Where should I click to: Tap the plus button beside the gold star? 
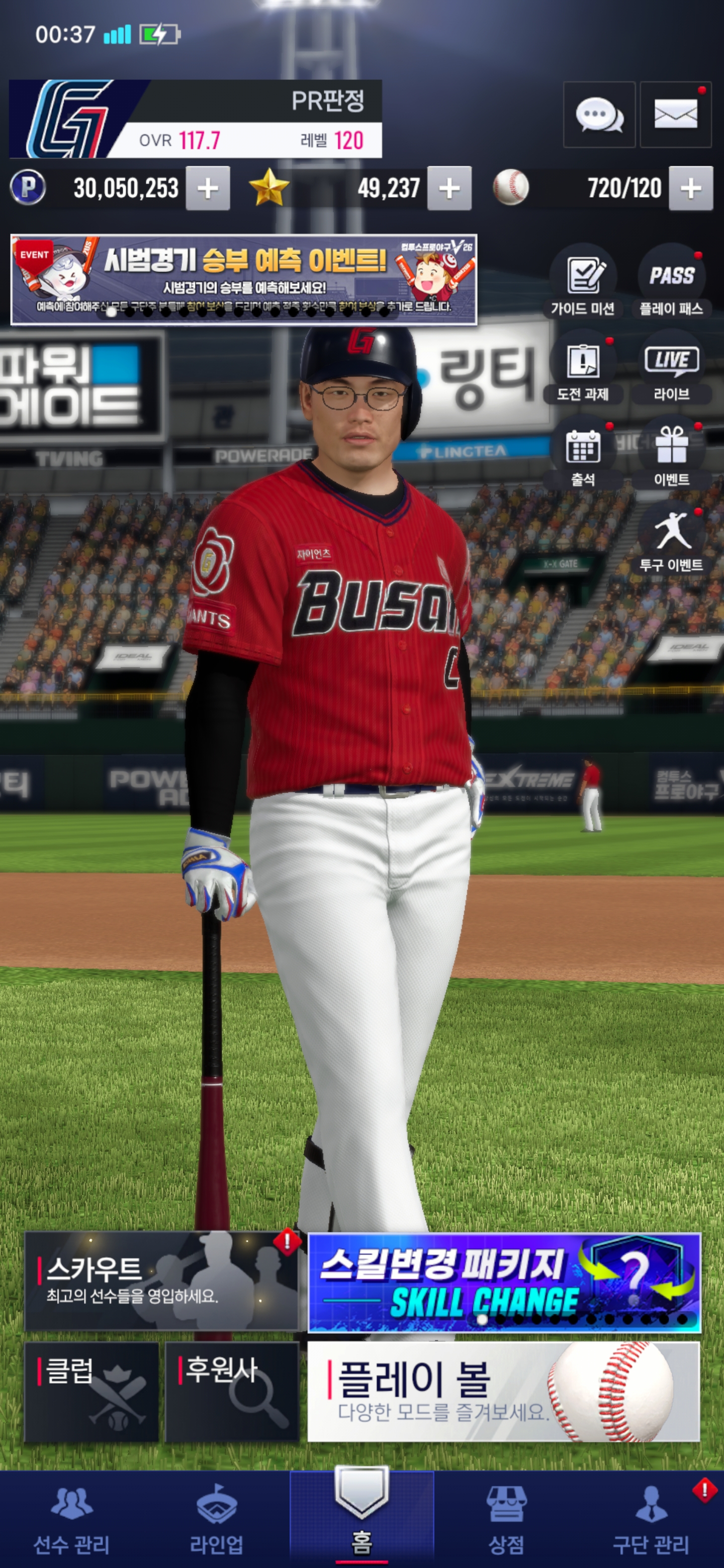(x=449, y=188)
